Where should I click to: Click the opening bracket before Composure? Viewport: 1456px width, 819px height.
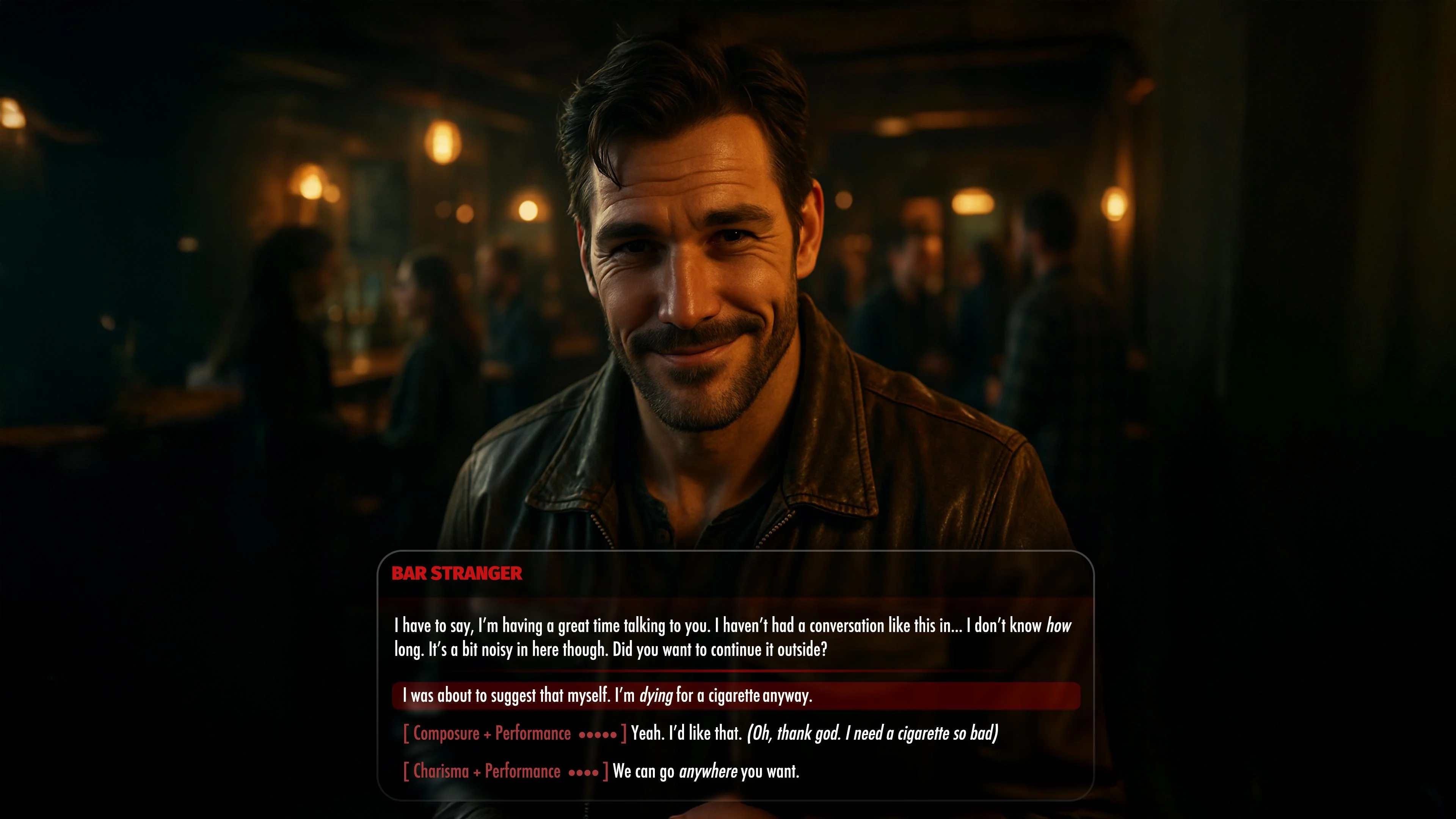[405, 733]
